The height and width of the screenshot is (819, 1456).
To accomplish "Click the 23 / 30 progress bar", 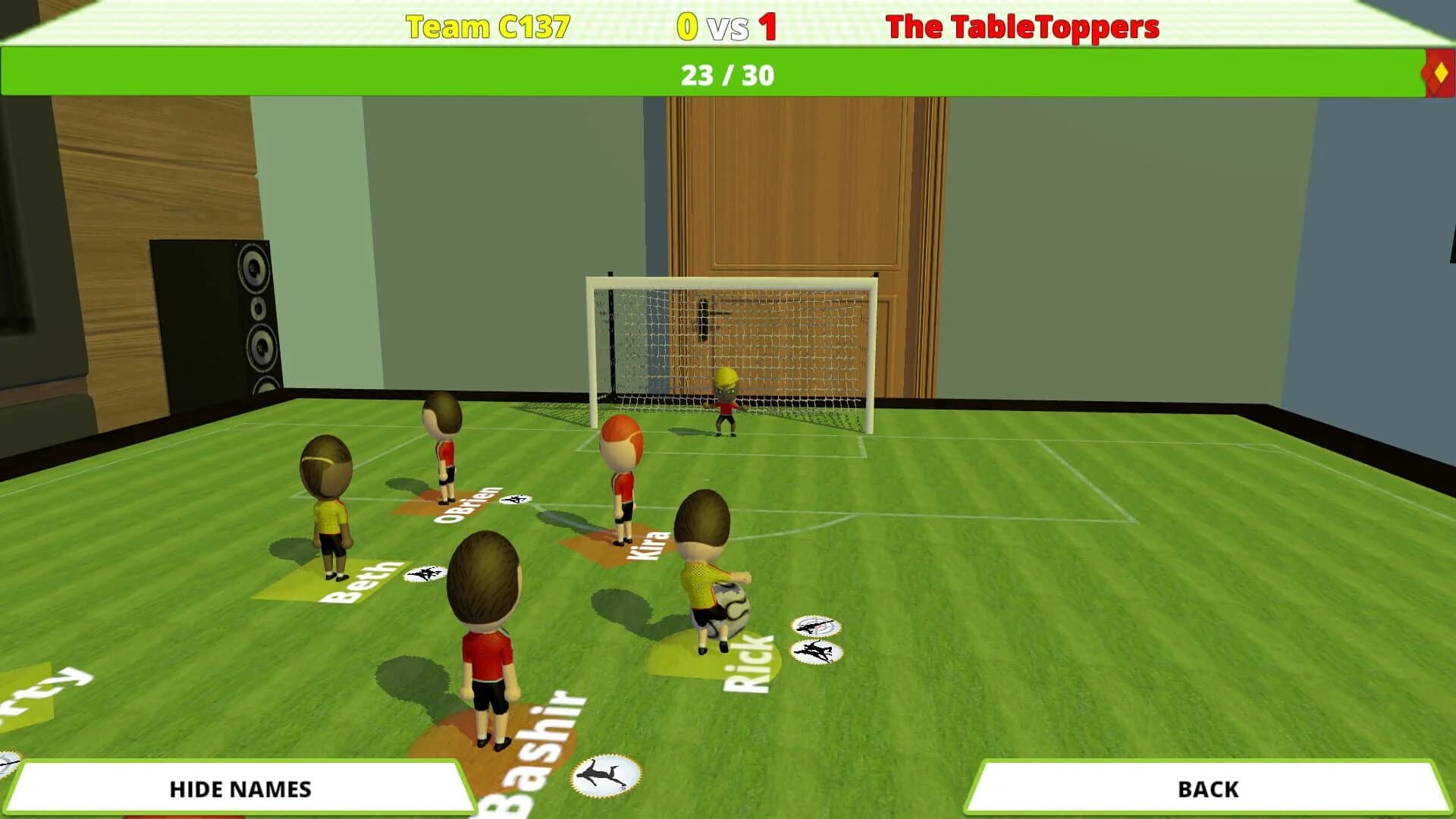I will 728,74.
